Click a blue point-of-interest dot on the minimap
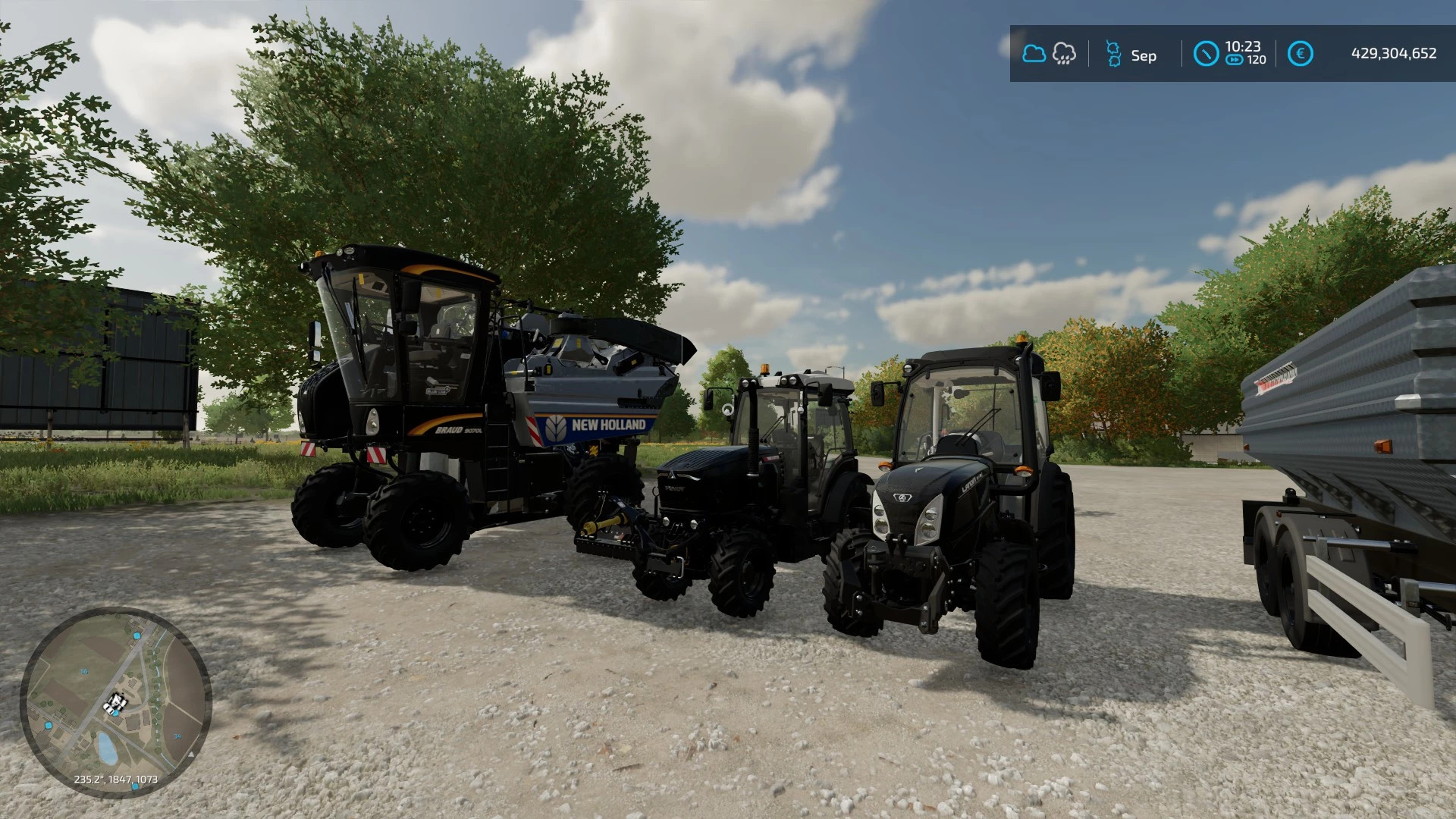Viewport: 1456px width, 819px height. coord(137,635)
